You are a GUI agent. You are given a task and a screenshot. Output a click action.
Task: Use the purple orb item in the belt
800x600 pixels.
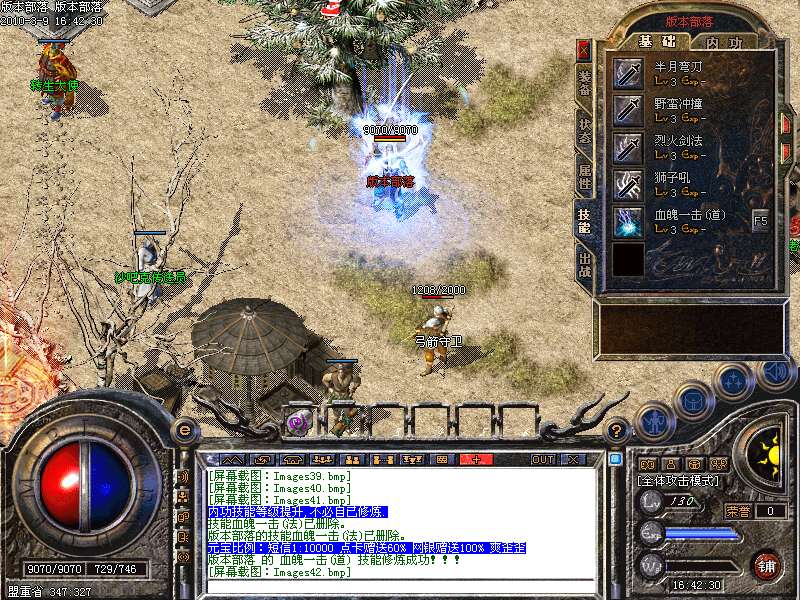coord(298,422)
